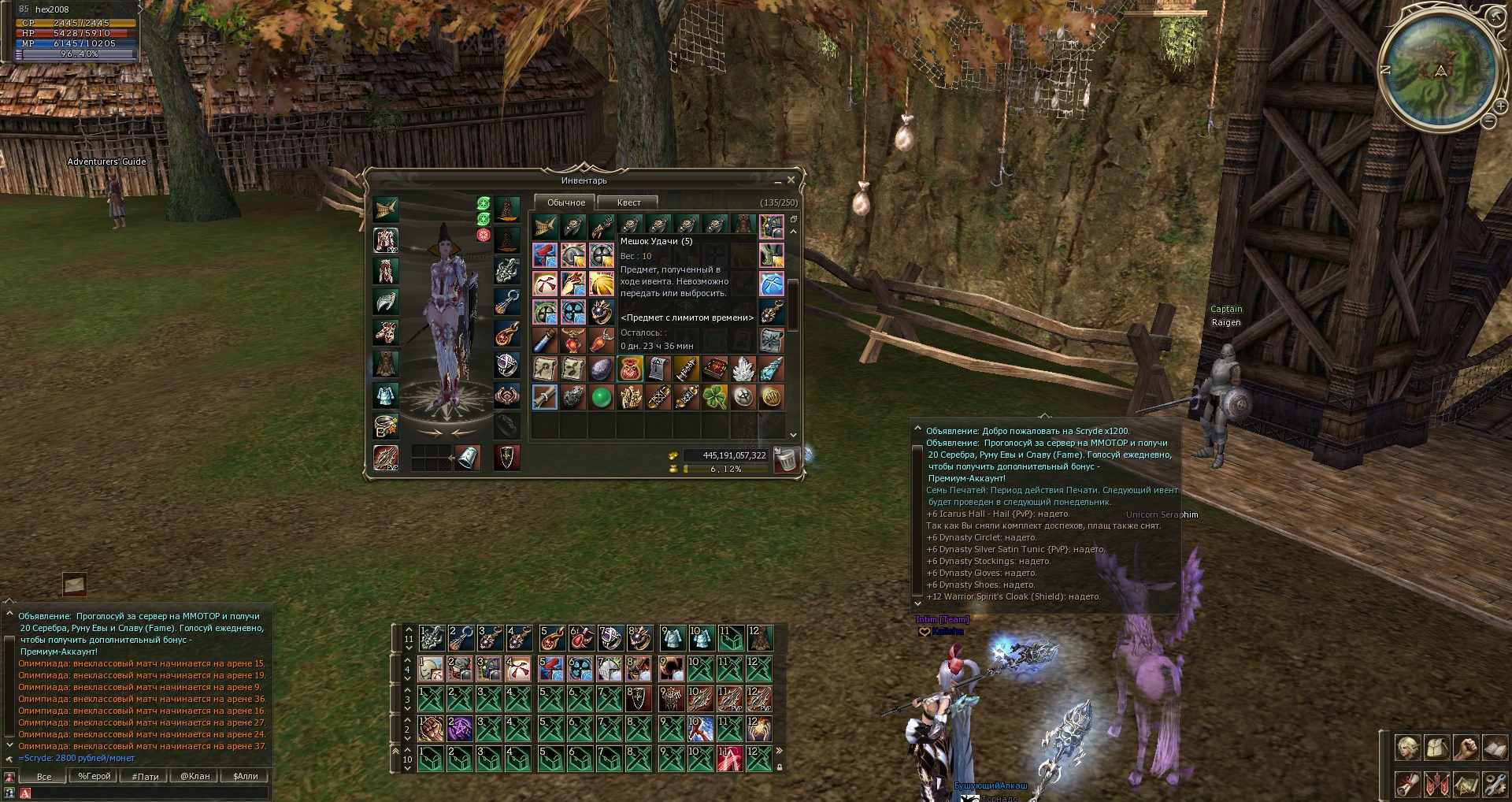Select the Все chat tab
Viewport: 1512px width, 802px height.
(44, 776)
